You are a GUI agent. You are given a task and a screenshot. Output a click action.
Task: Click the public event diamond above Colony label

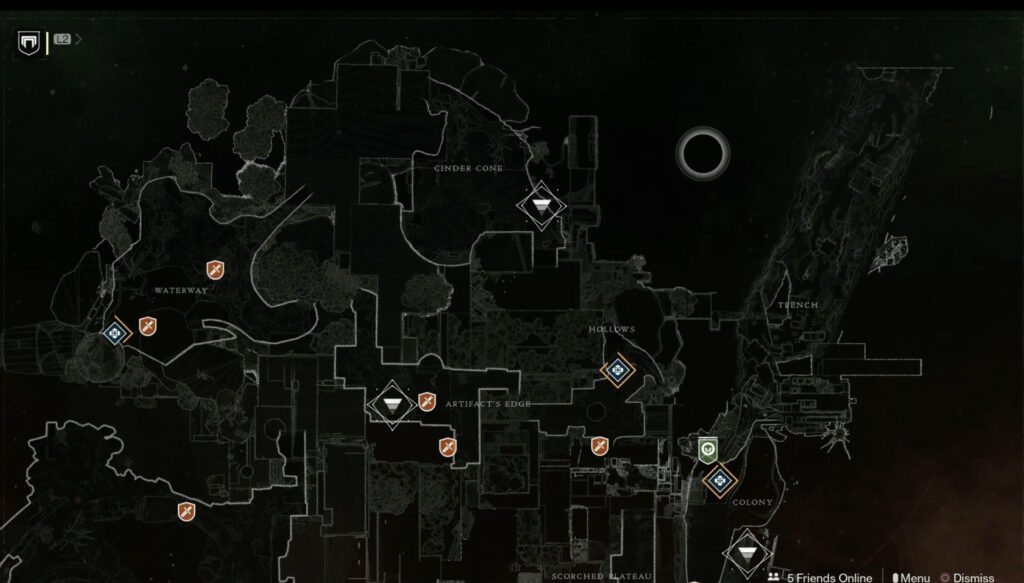coord(718,481)
